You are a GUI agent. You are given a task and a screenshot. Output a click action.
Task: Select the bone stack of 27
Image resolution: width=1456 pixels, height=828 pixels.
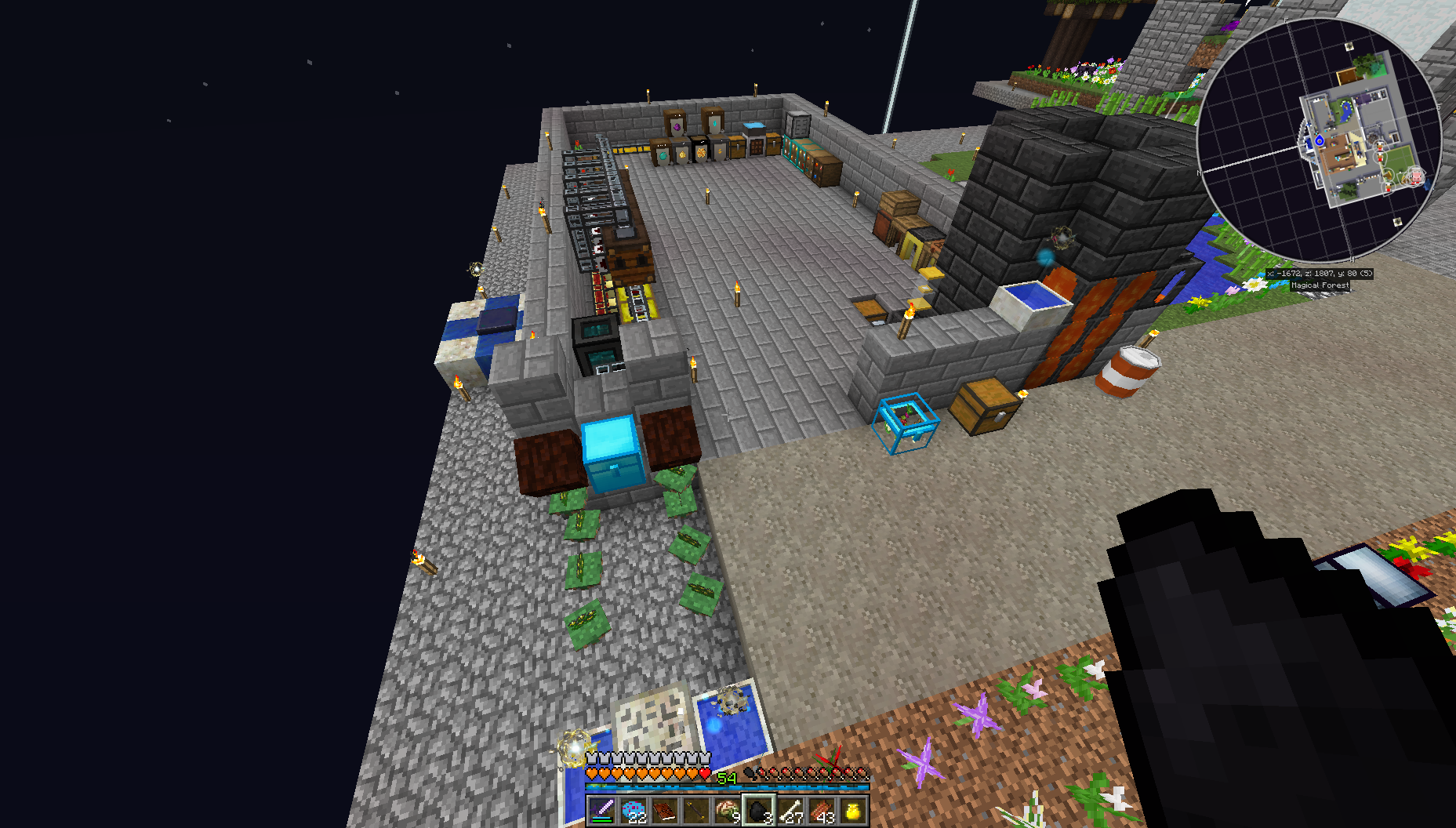click(x=790, y=810)
